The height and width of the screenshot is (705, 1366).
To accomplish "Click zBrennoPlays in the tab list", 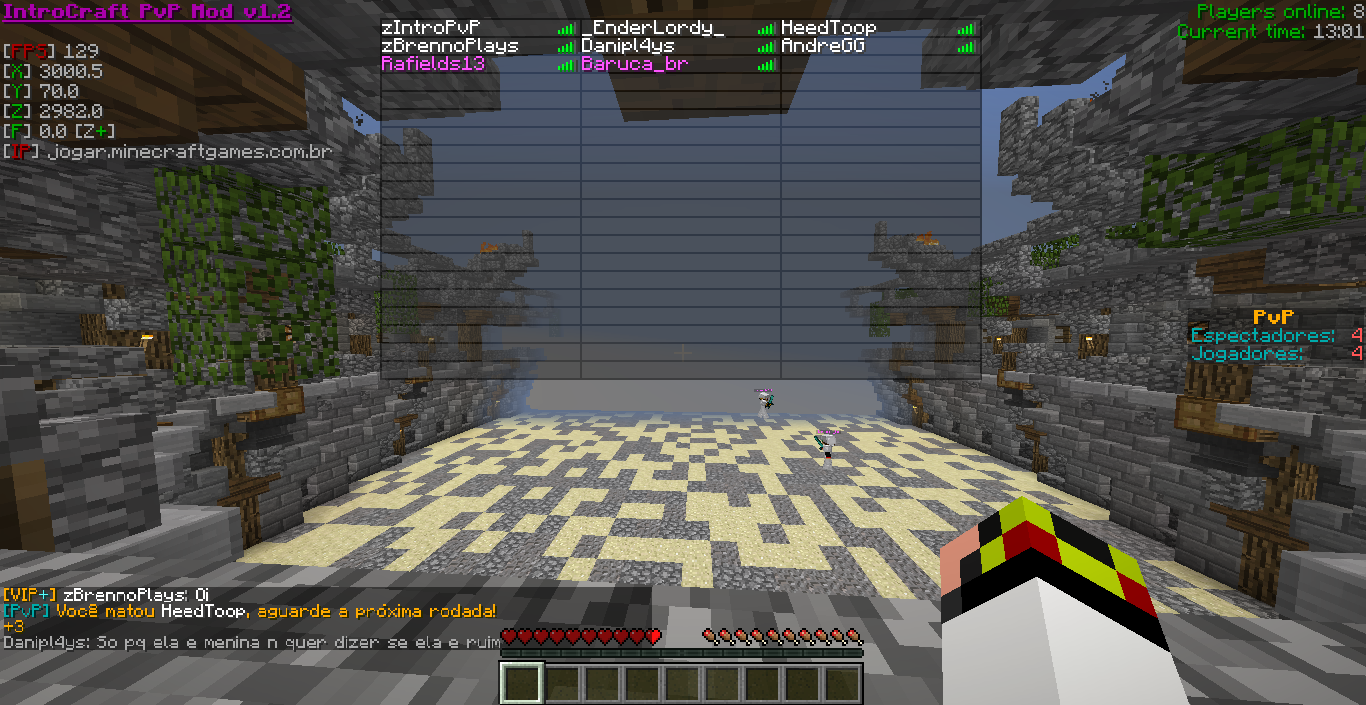I will pyautogui.click(x=450, y=46).
